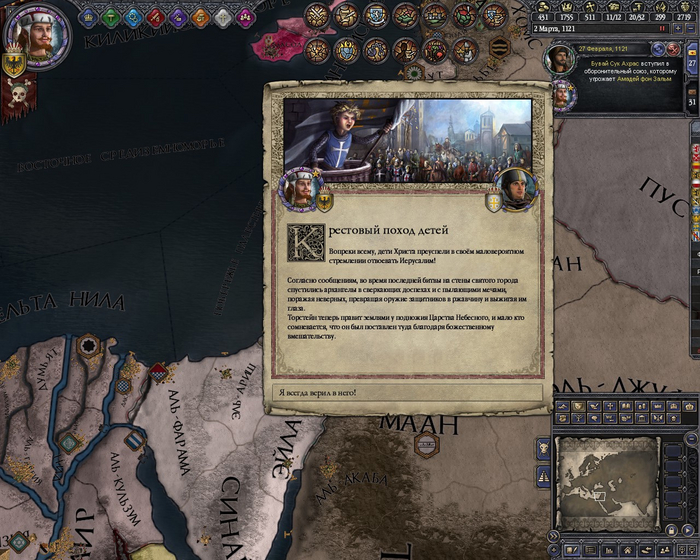
Task: Click the yellow eagle coat of arms shield
Action: [x=15, y=62]
